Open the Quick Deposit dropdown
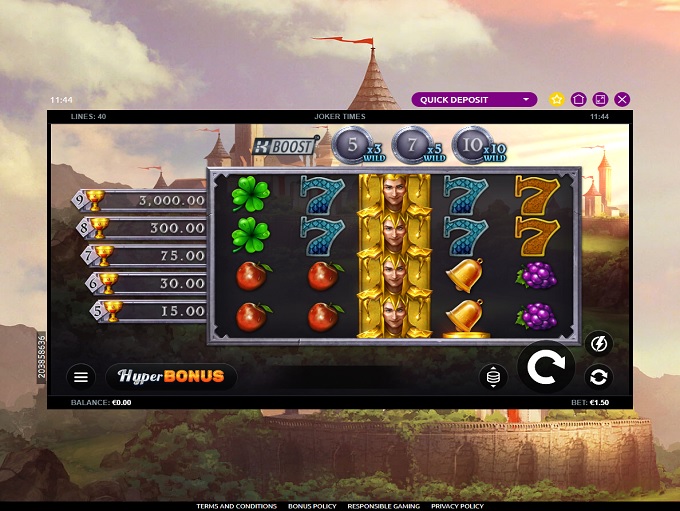Image resolution: width=680 pixels, height=511 pixels. 475,100
